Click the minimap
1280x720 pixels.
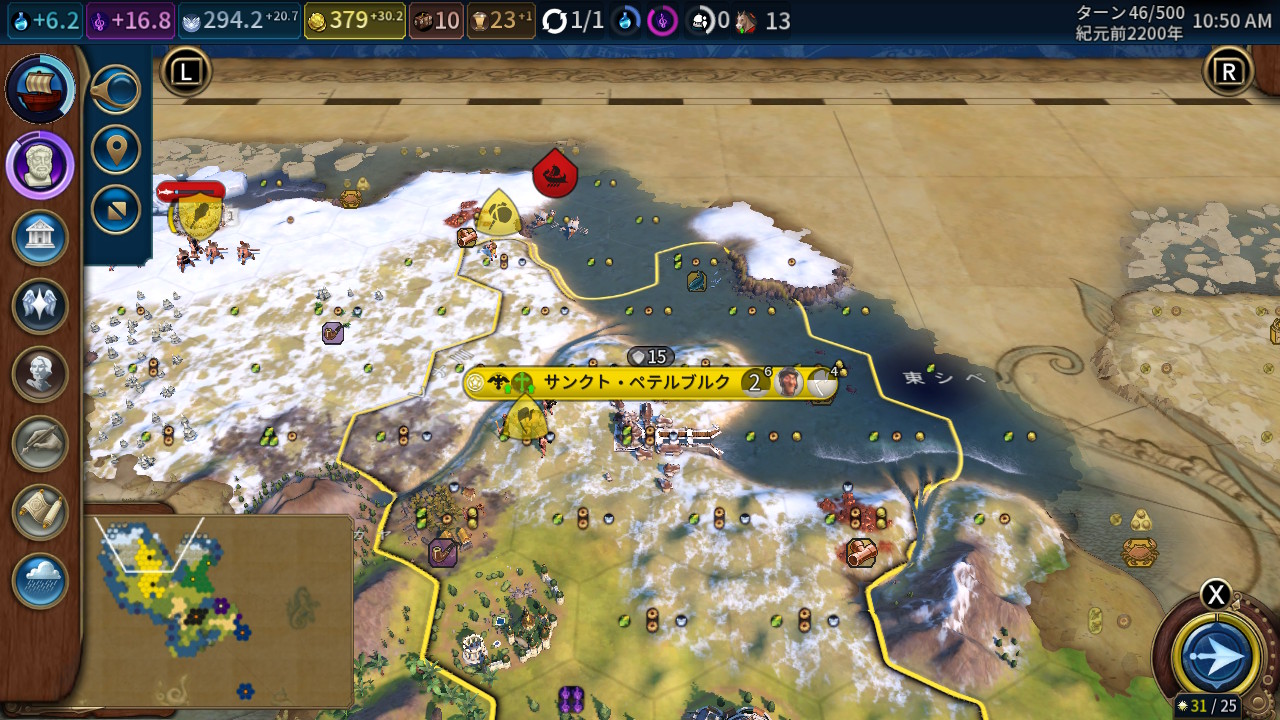[x=218, y=610]
